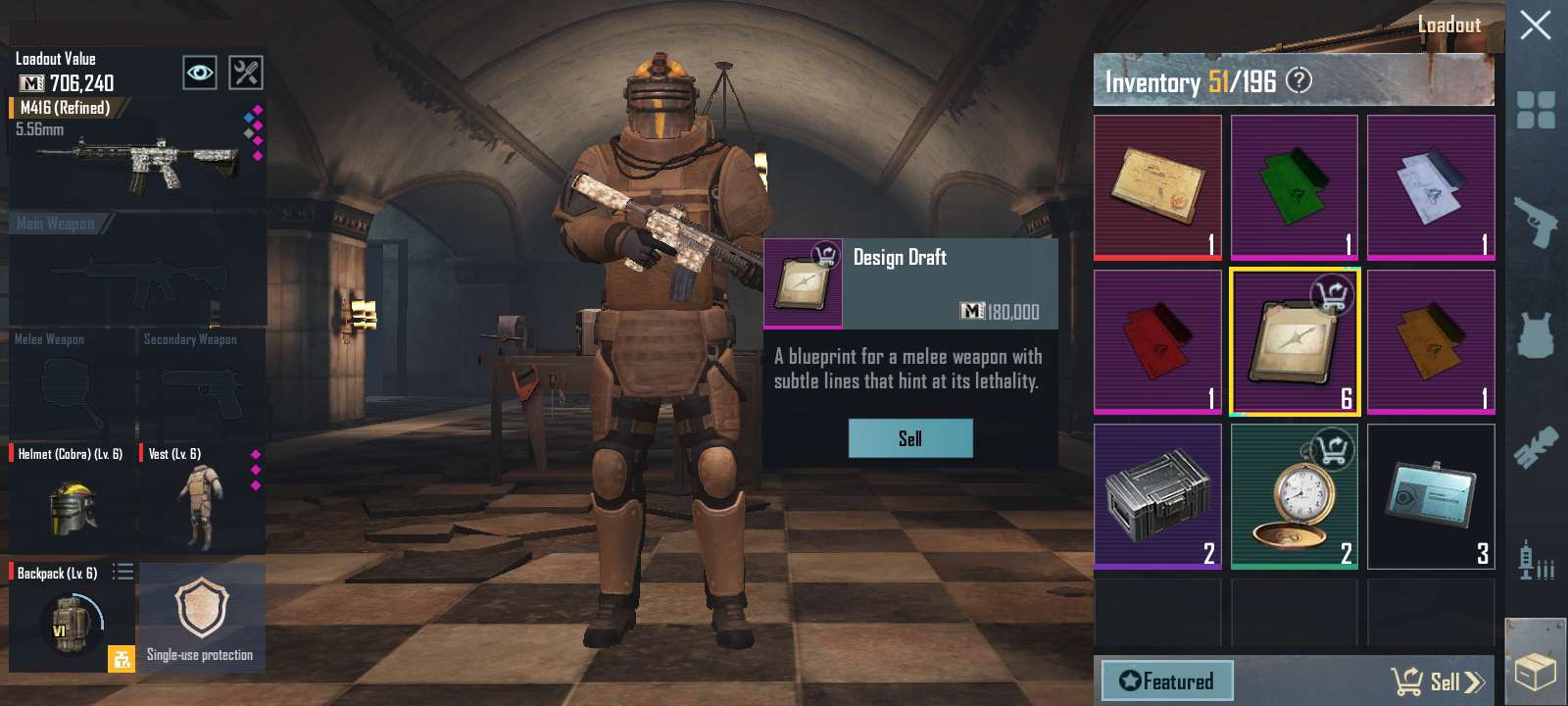Show inventory capacity help
Viewport: 1568px width, 706px height.
(x=1298, y=80)
